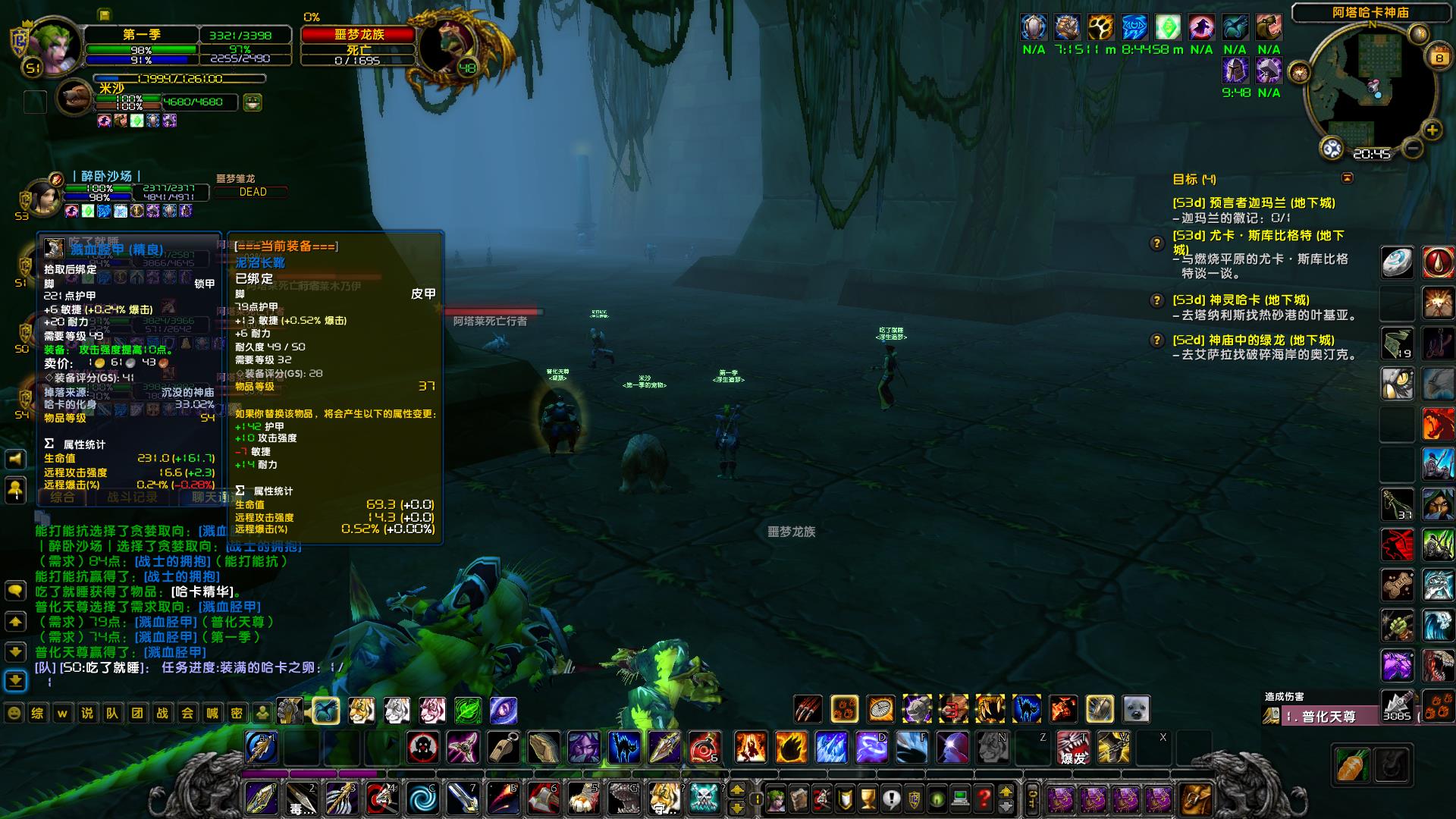Choose the 喊 yell chat channel button
The width and height of the screenshot is (1456, 819).
(x=212, y=713)
